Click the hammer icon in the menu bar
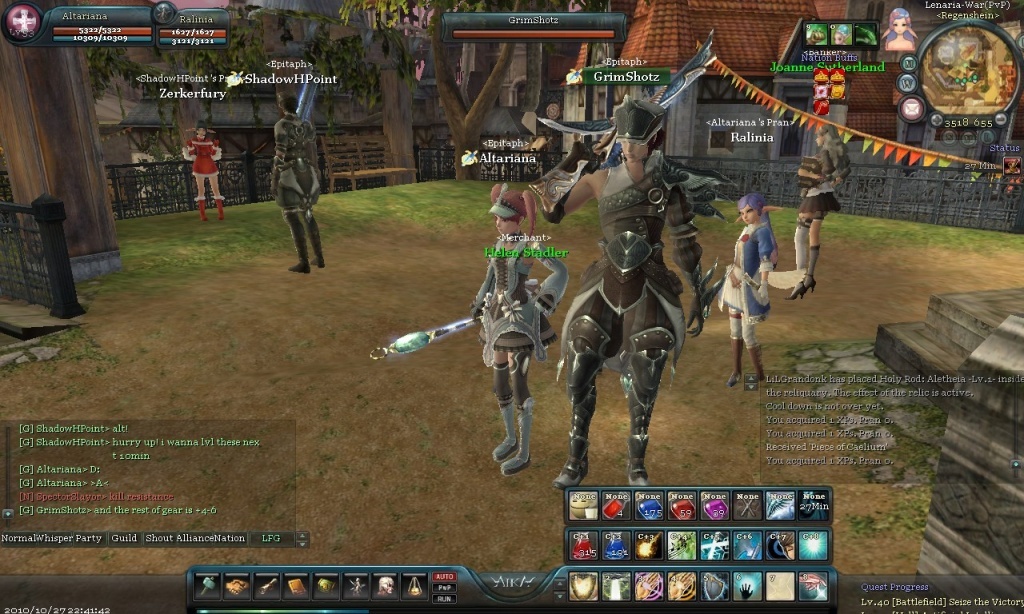The image size is (1024, 614). (206, 586)
